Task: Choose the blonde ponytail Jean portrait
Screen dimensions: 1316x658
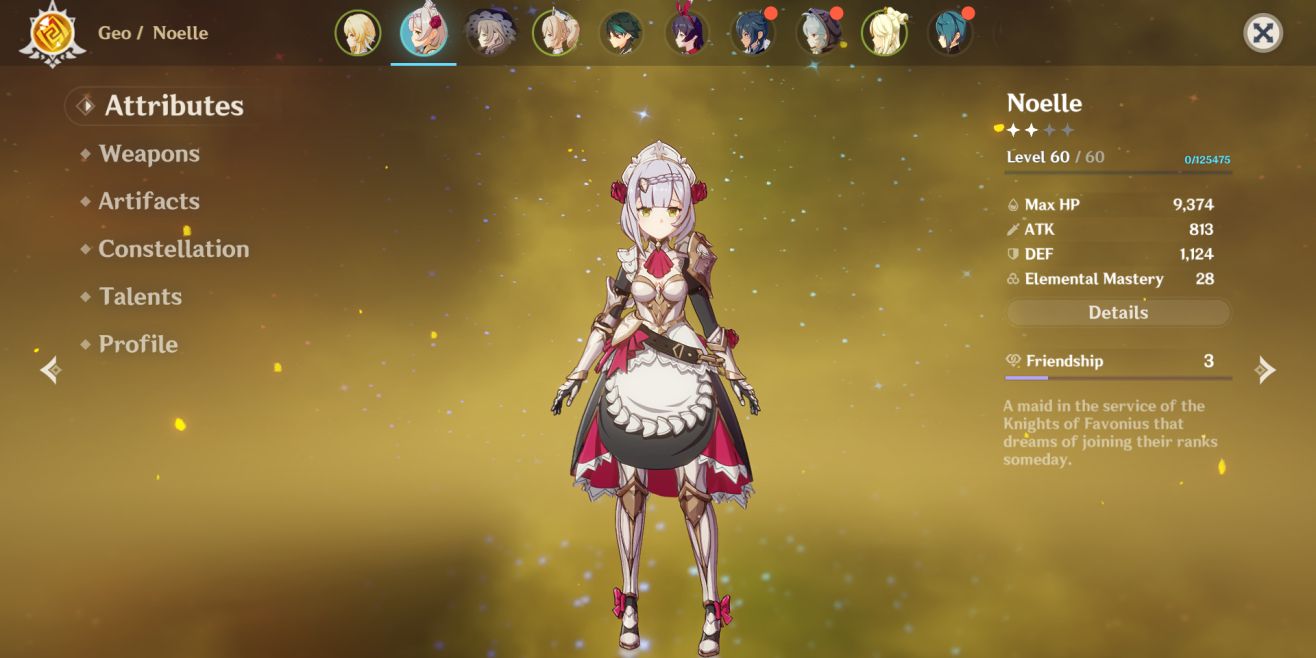Action: tap(555, 33)
